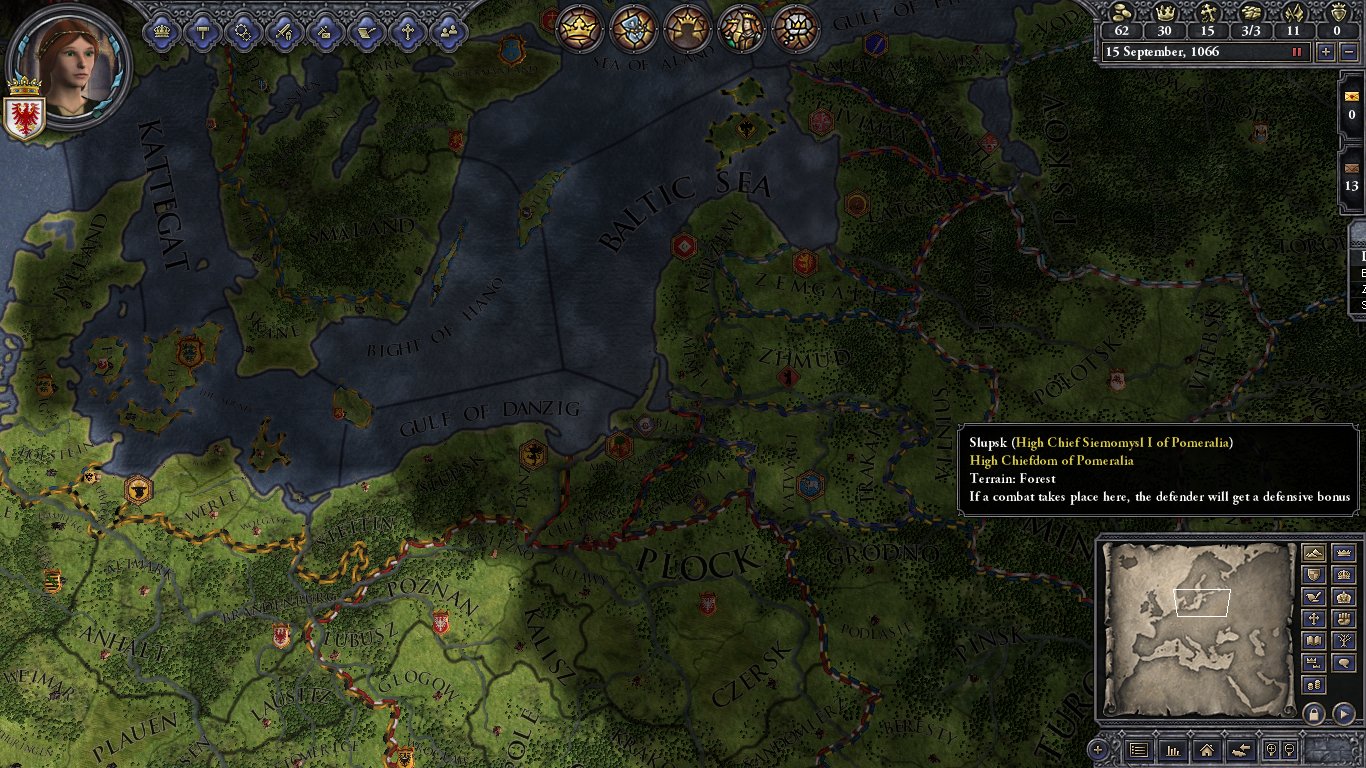Click the padlock button below the minimap

[1314, 713]
